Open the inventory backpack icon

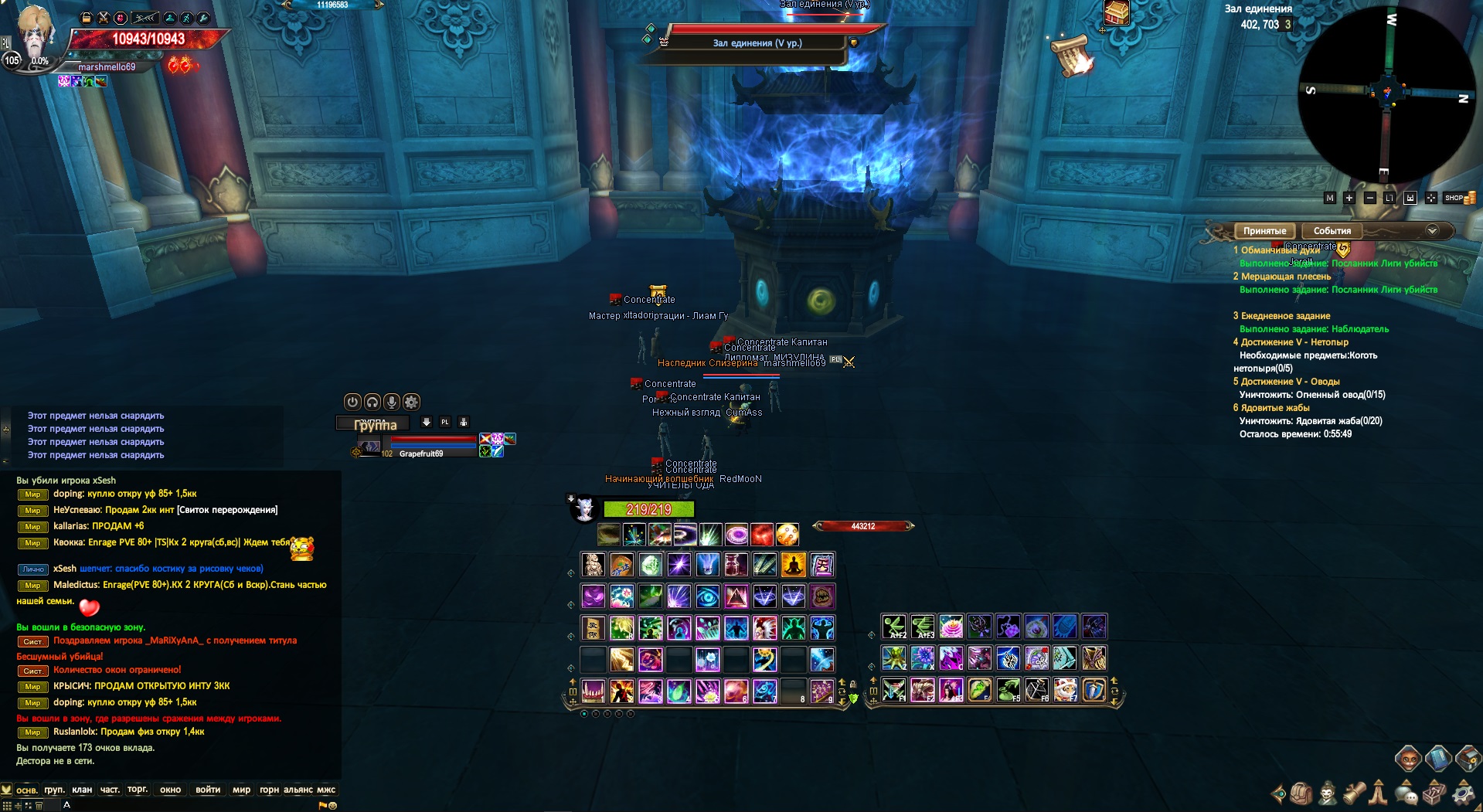pyautogui.click(x=1301, y=794)
